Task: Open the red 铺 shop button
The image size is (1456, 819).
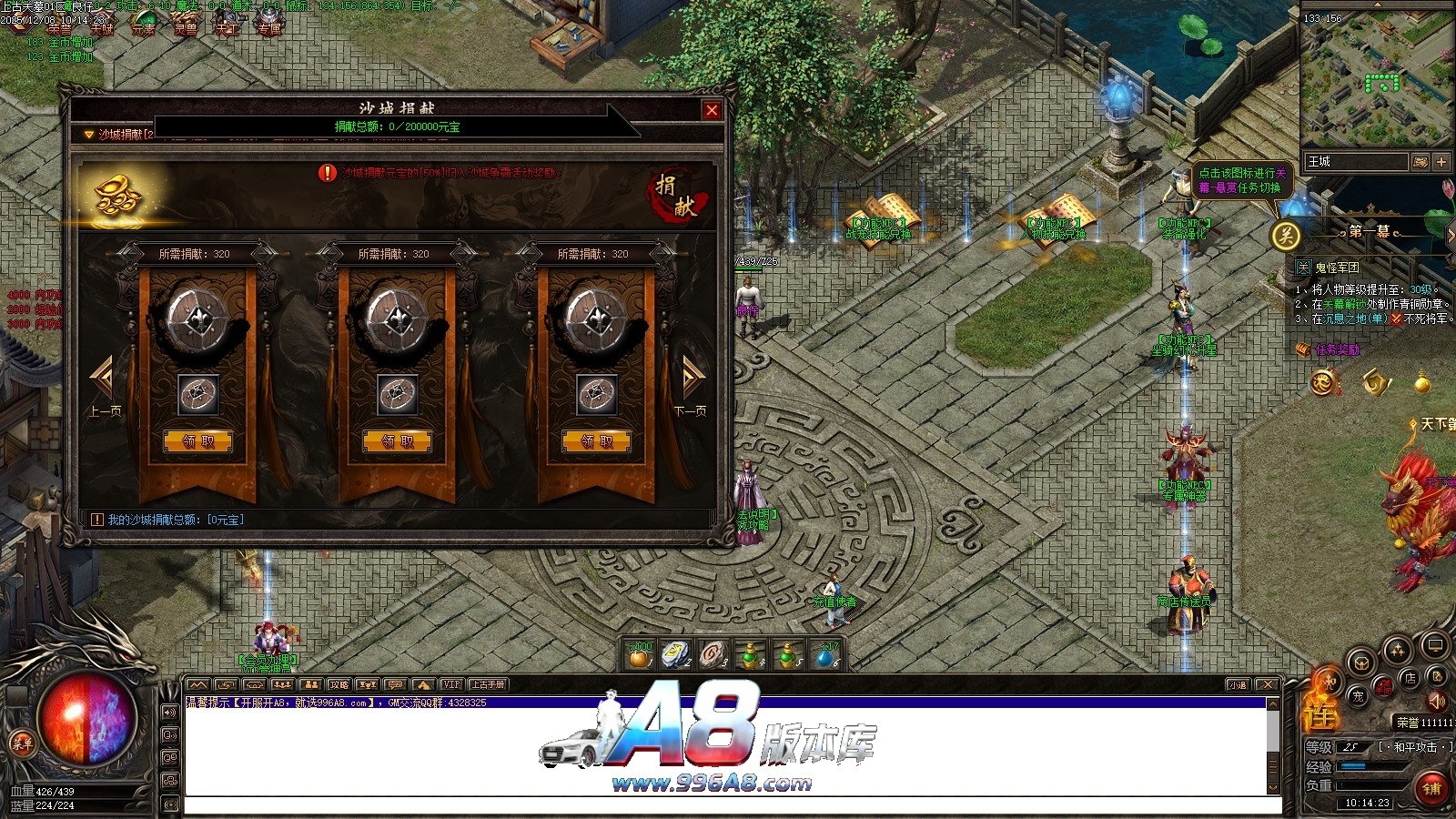Action: pyautogui.click(x=1431, y=788)
